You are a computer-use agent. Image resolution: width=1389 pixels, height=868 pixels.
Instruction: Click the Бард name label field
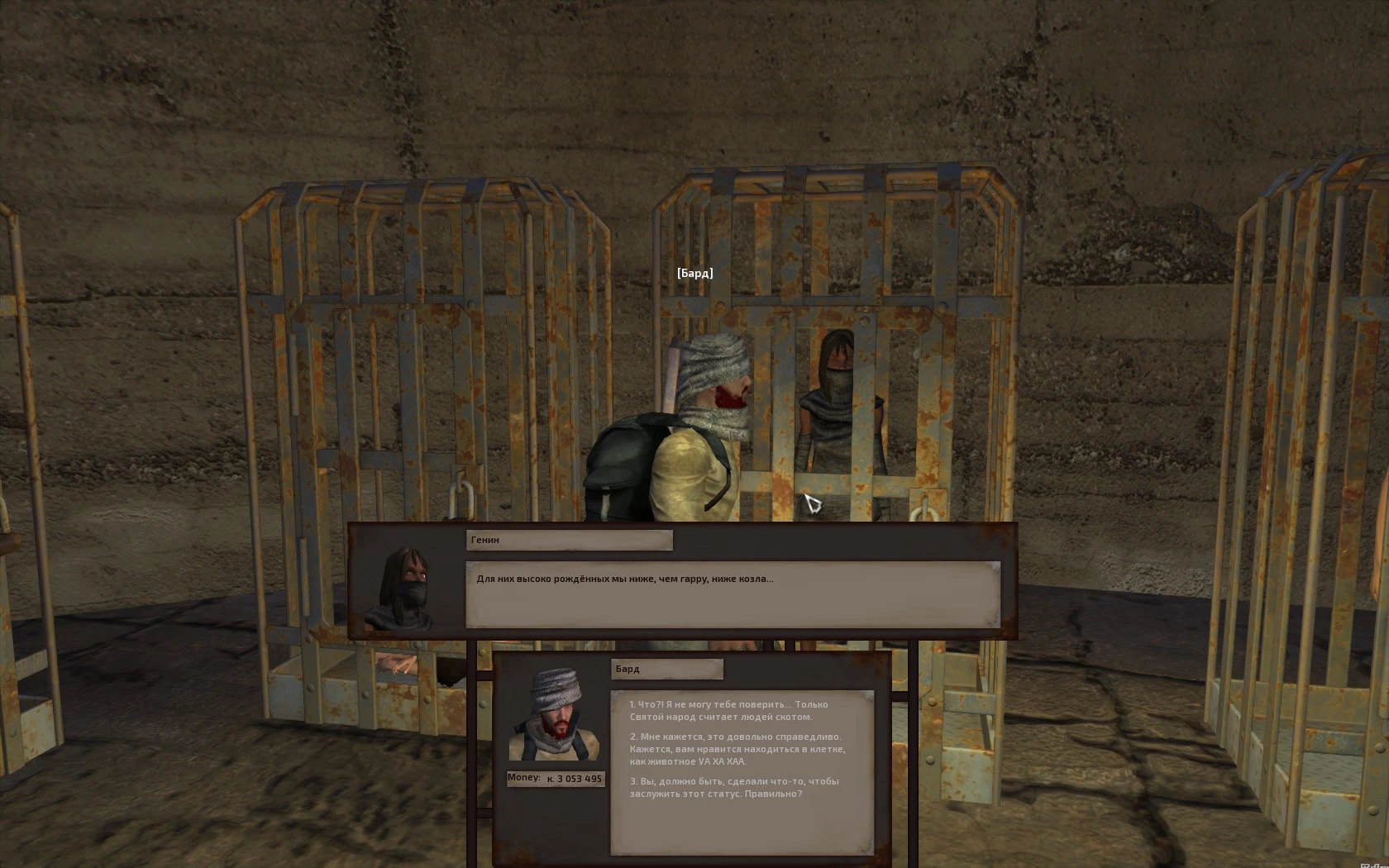(x=666, y=669)
